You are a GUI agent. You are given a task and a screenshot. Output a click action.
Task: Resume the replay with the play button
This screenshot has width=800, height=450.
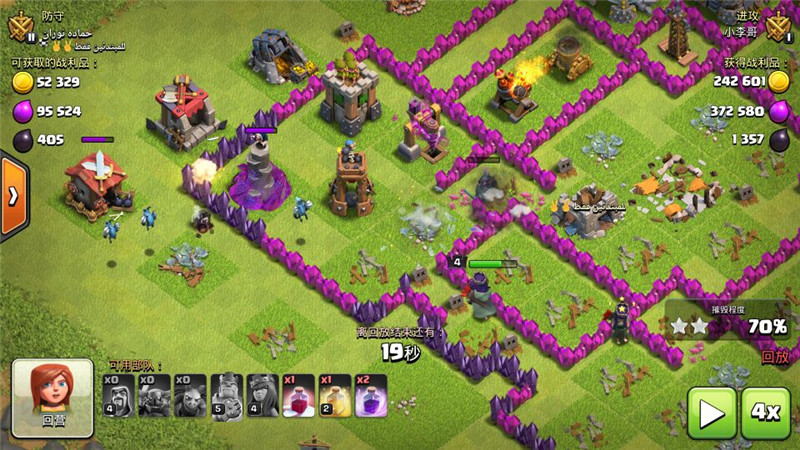[711, 411]
